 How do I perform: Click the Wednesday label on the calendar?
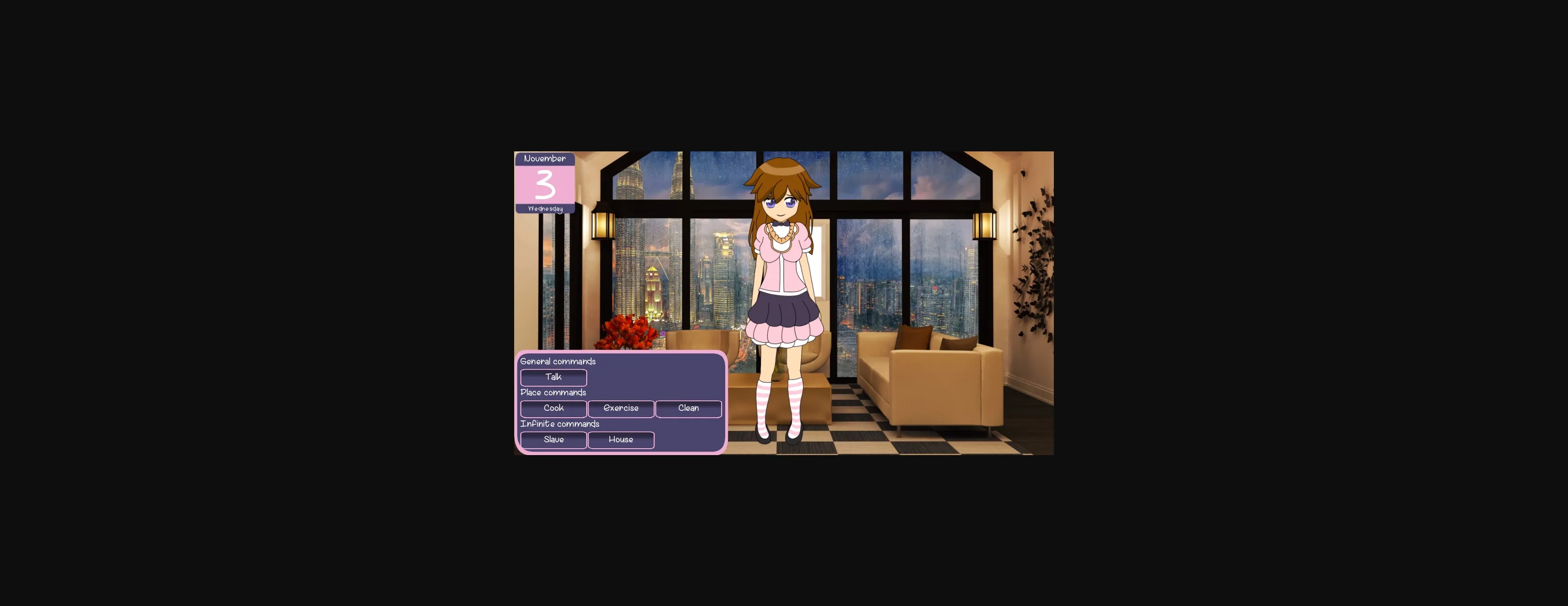[x=546, y=208]
